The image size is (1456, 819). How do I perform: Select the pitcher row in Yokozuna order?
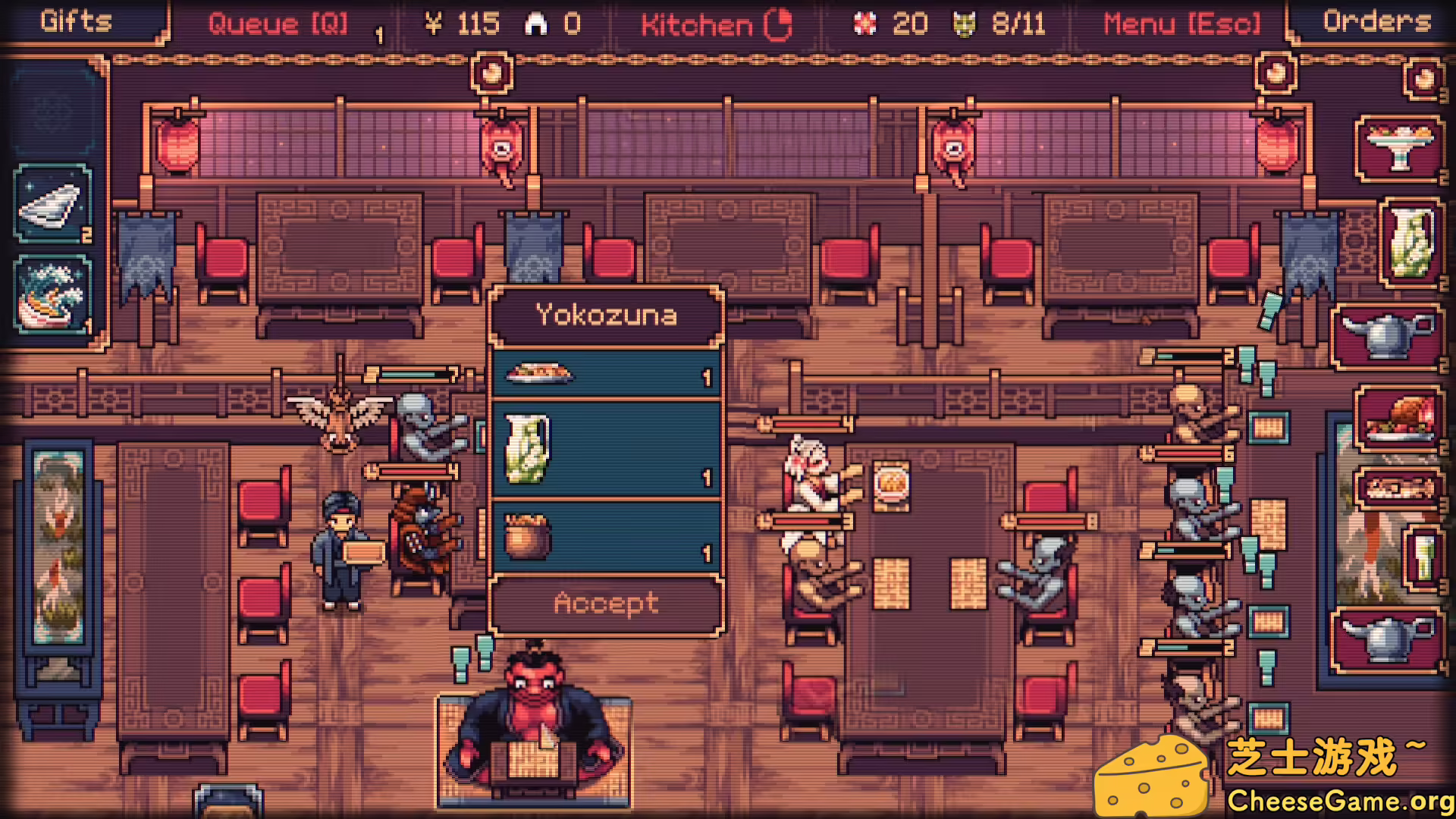[606, 449]
